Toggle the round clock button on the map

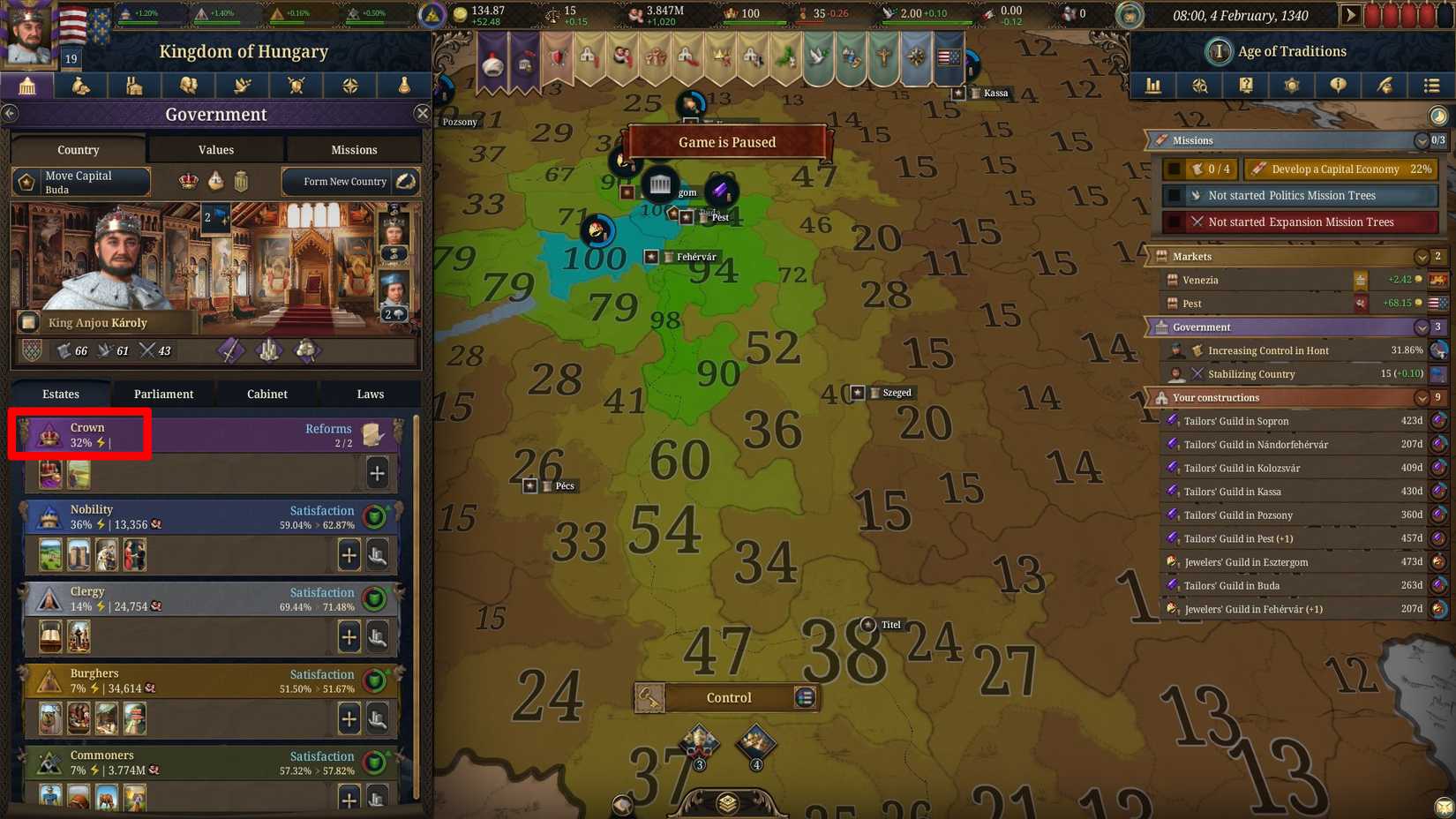tap(1437, 115)
